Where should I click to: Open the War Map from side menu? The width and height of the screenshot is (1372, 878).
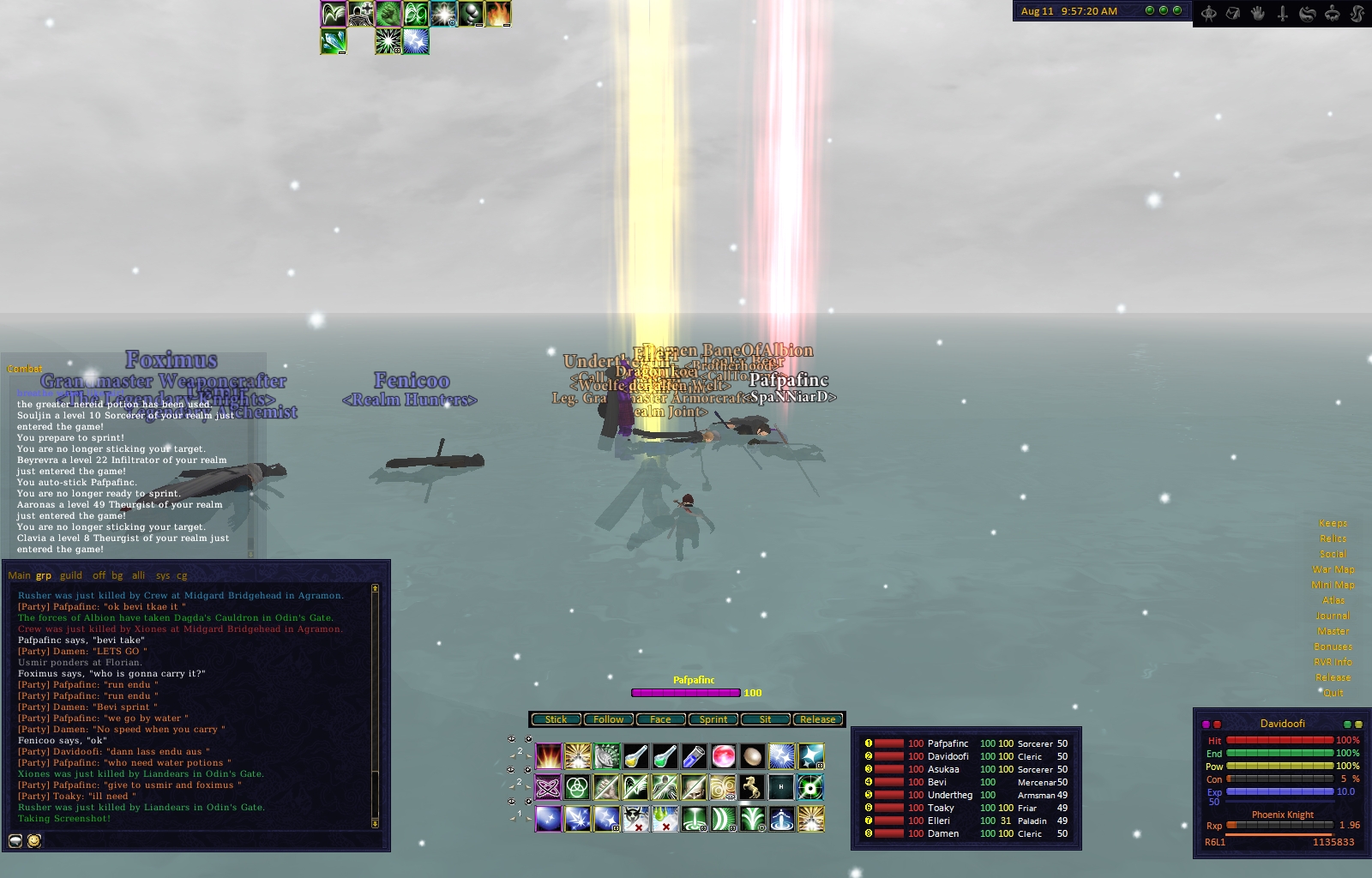pos(1333,569)
